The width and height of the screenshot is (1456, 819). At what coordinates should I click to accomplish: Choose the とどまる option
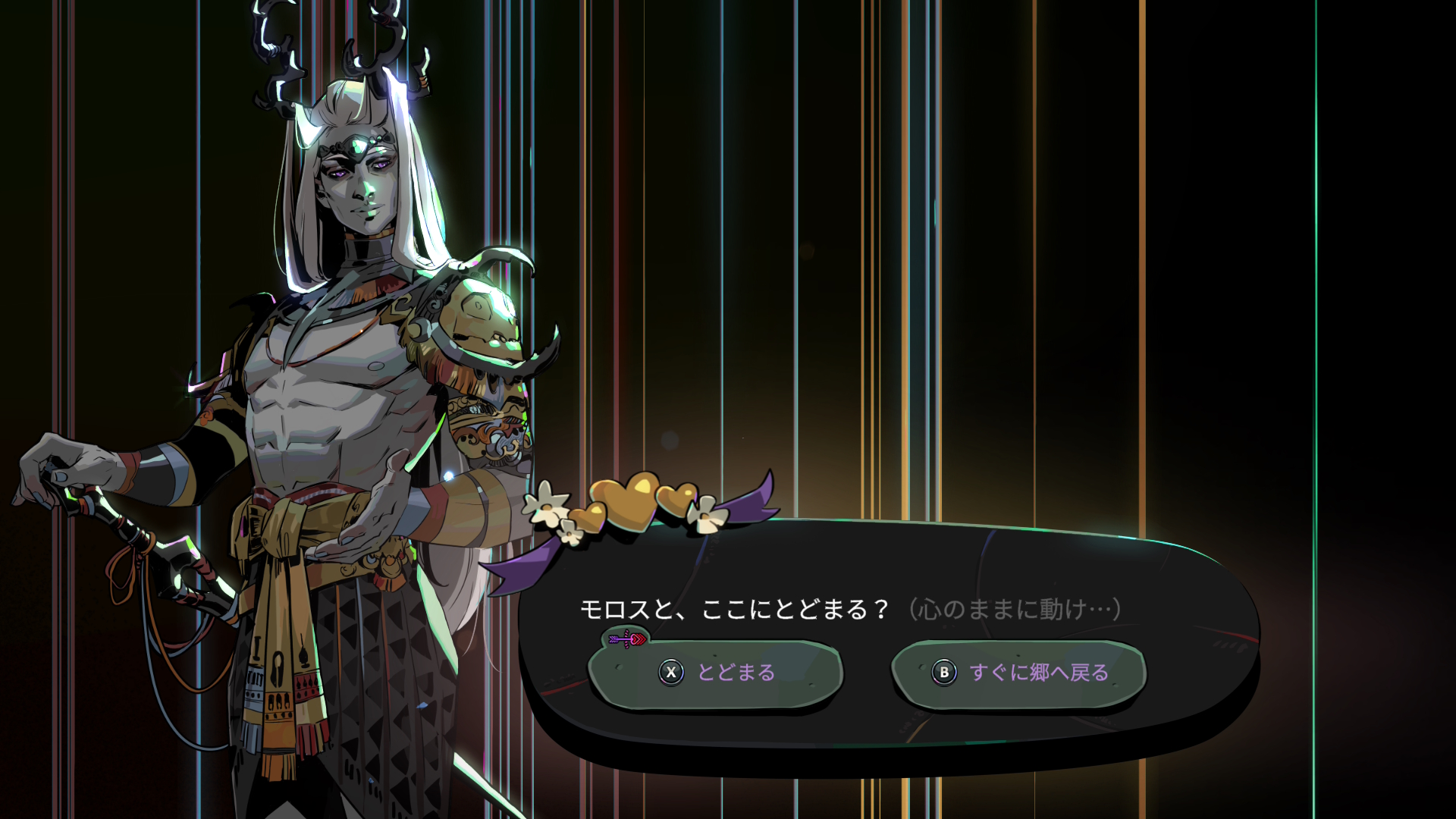[716, 673]
